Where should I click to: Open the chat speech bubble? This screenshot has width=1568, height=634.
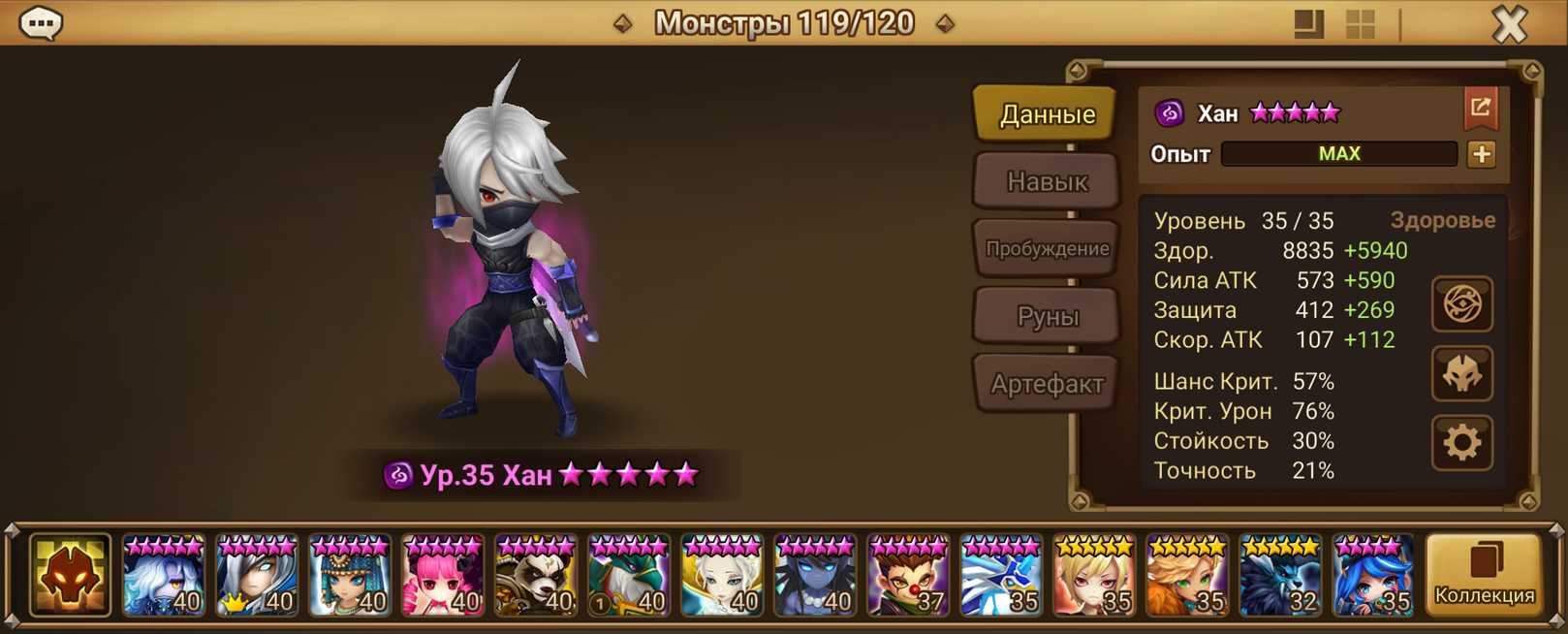(41, 22)
